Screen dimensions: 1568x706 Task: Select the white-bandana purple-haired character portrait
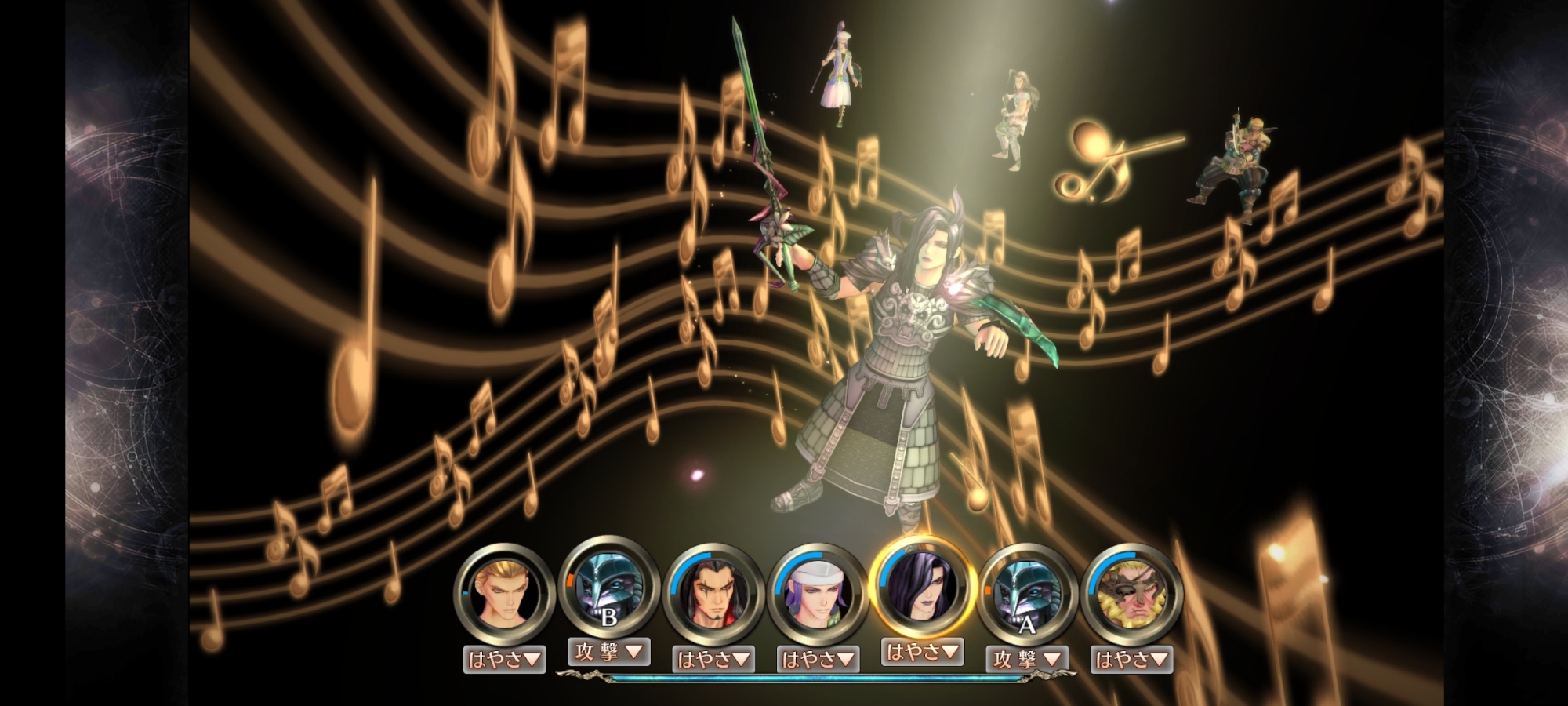pos(817,595)
